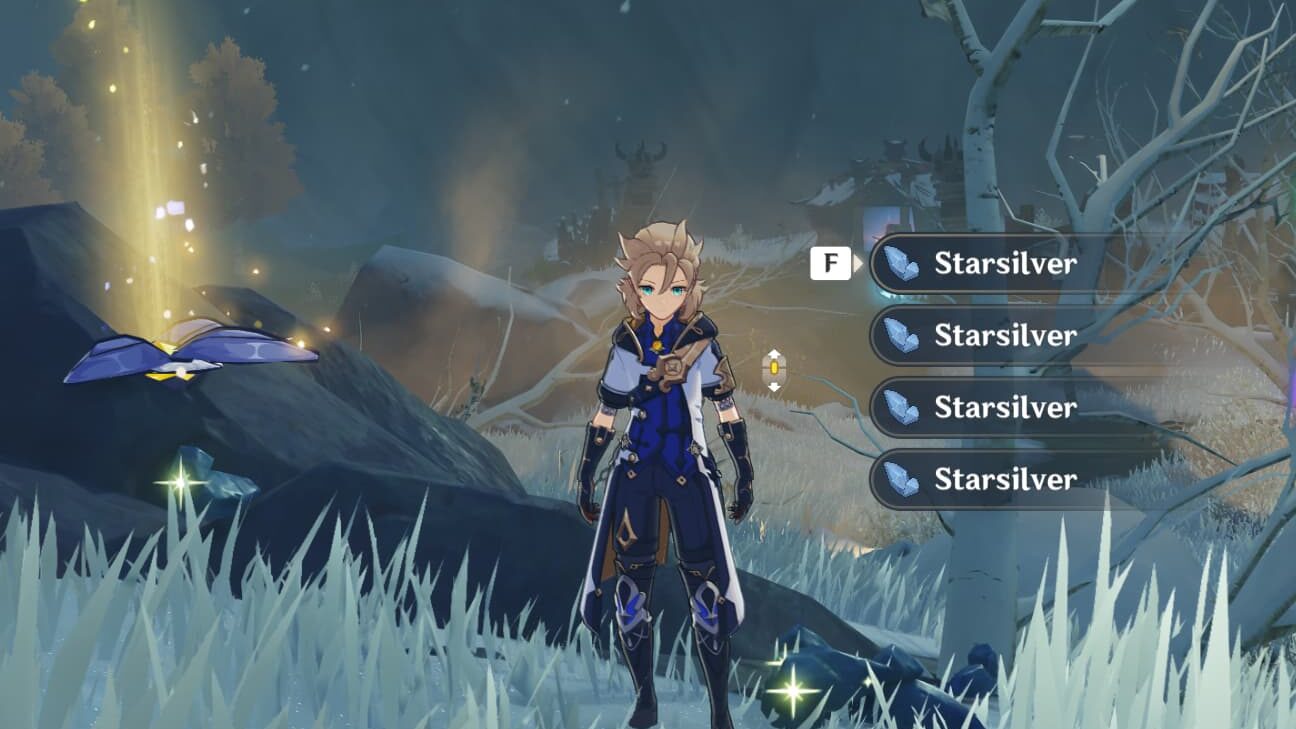
Task: Click the Starsilver text label on the bottom entry
Action: tap(1005, 480)
